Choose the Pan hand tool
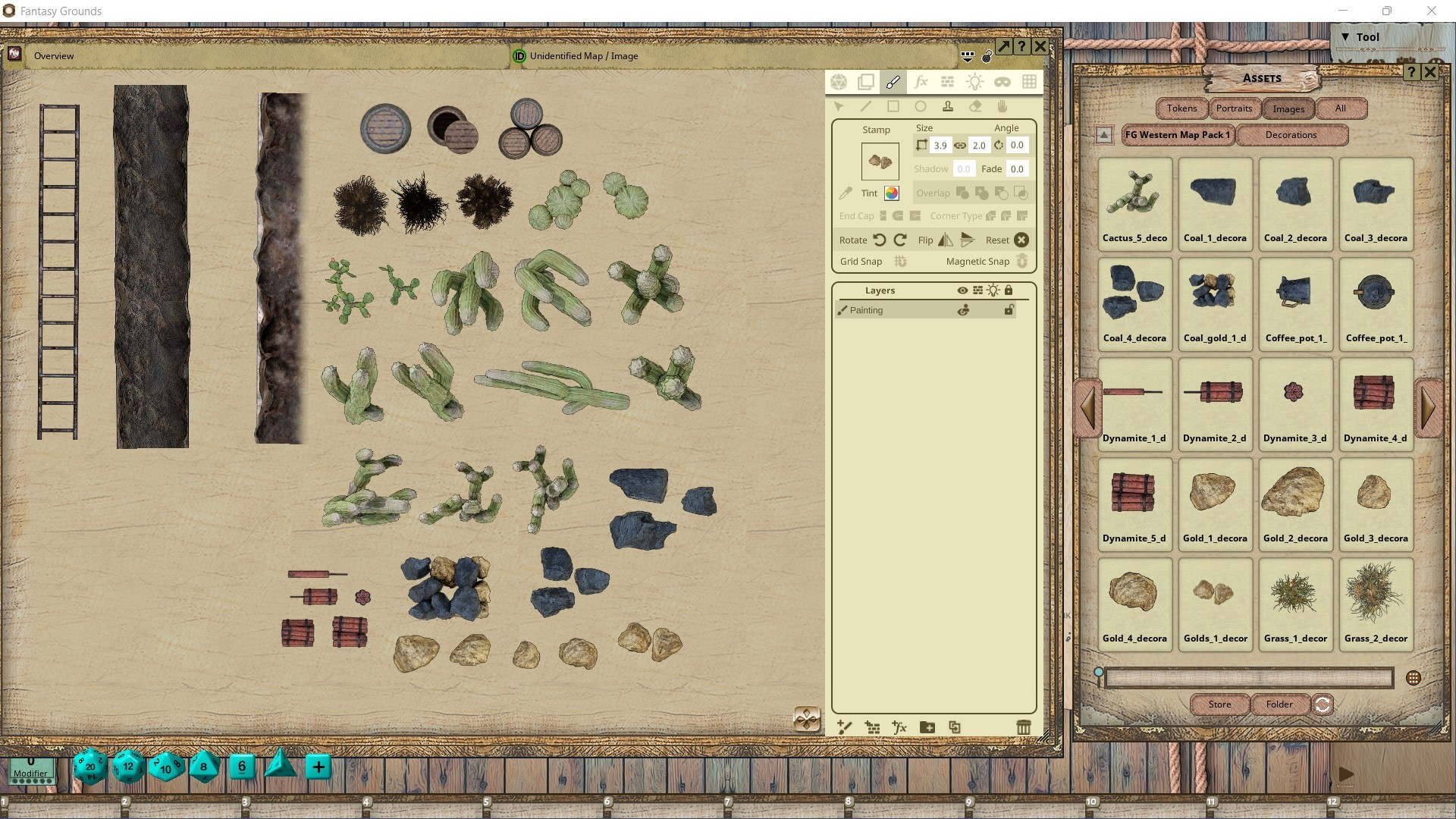This screenshot has width=1456, height=819. [1003, 107]
